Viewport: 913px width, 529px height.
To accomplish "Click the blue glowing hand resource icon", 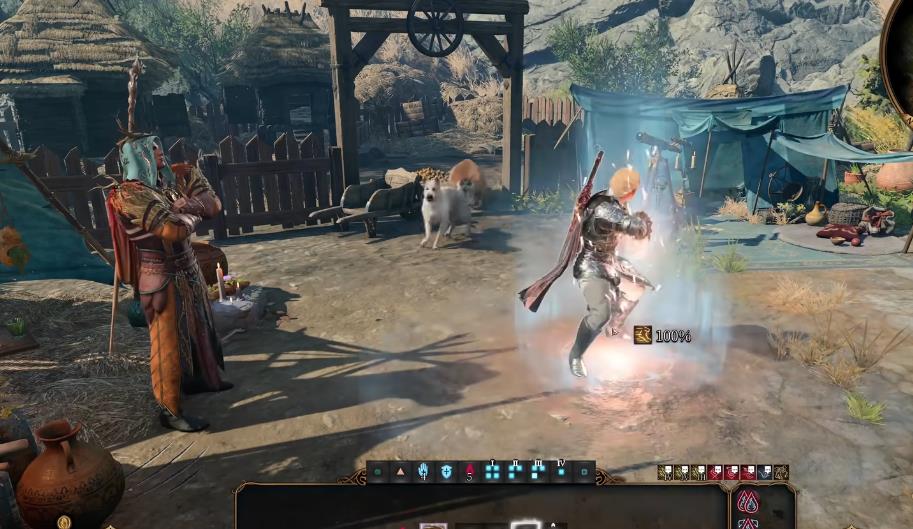I will tap(424, 472).
